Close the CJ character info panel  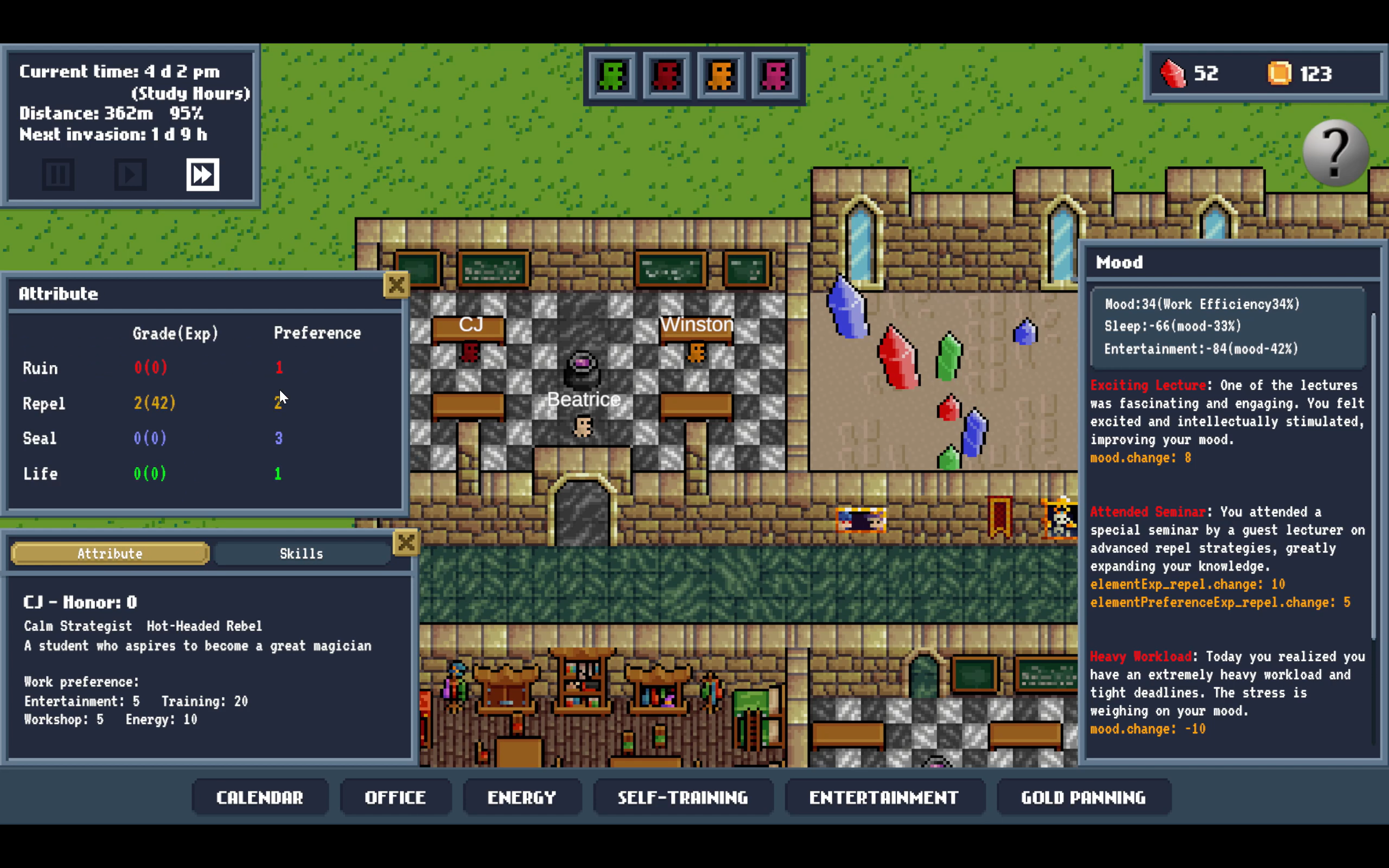(x=406, y=542)
